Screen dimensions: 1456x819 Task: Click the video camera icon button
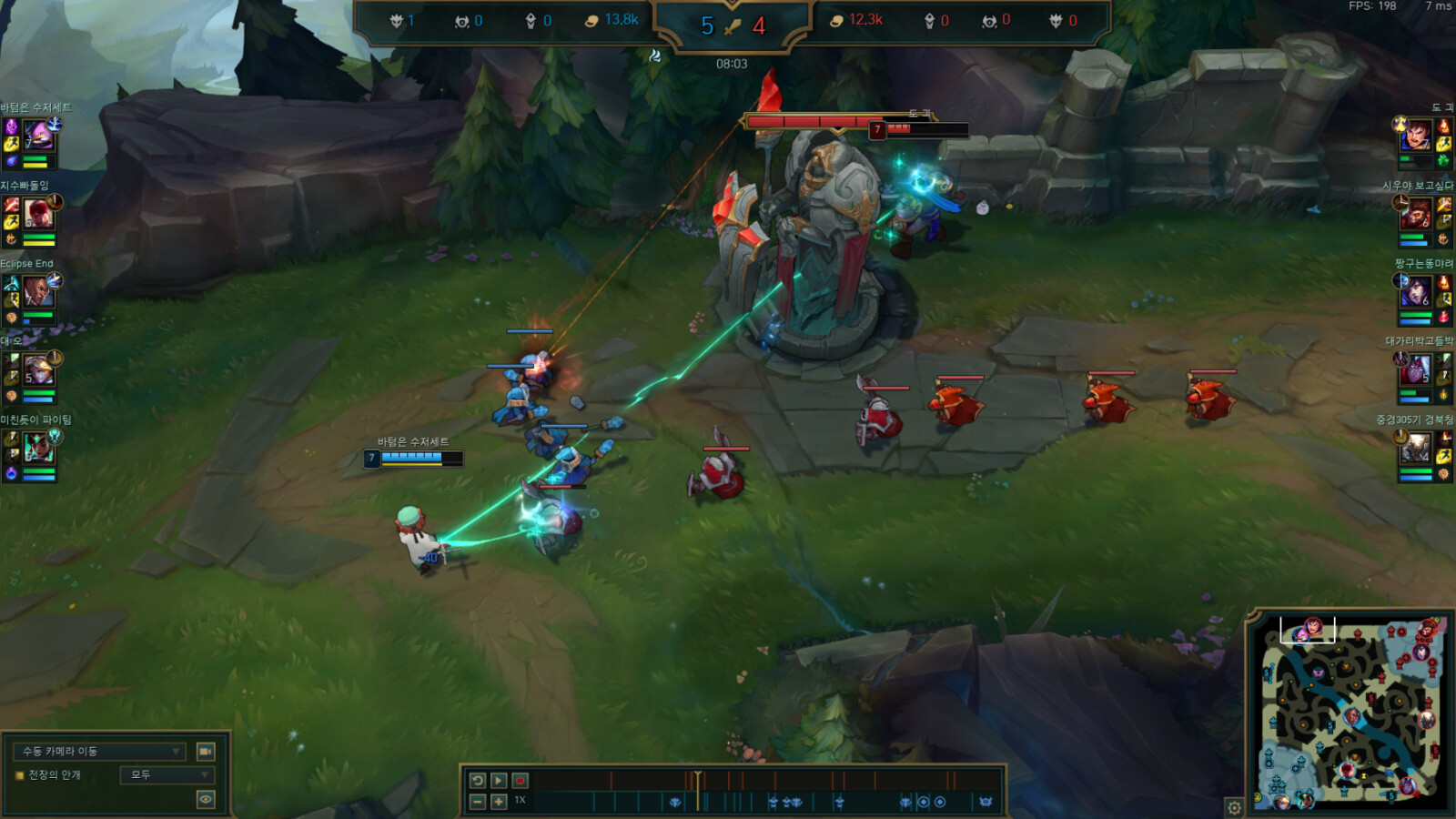click(206, 752)
